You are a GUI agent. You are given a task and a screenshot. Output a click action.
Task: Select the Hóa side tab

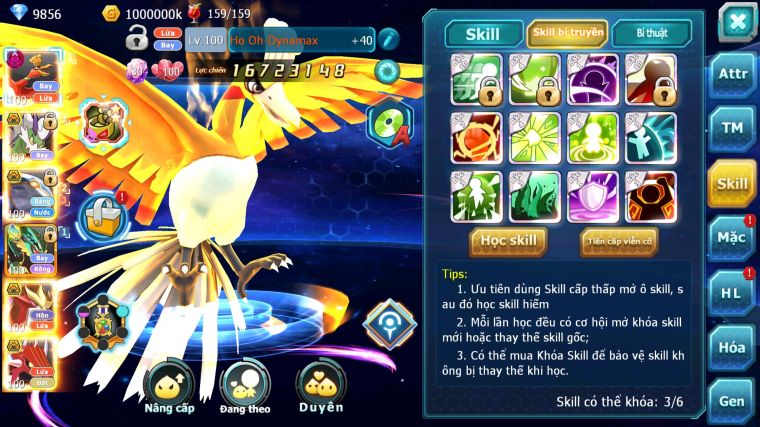(732, 348)
